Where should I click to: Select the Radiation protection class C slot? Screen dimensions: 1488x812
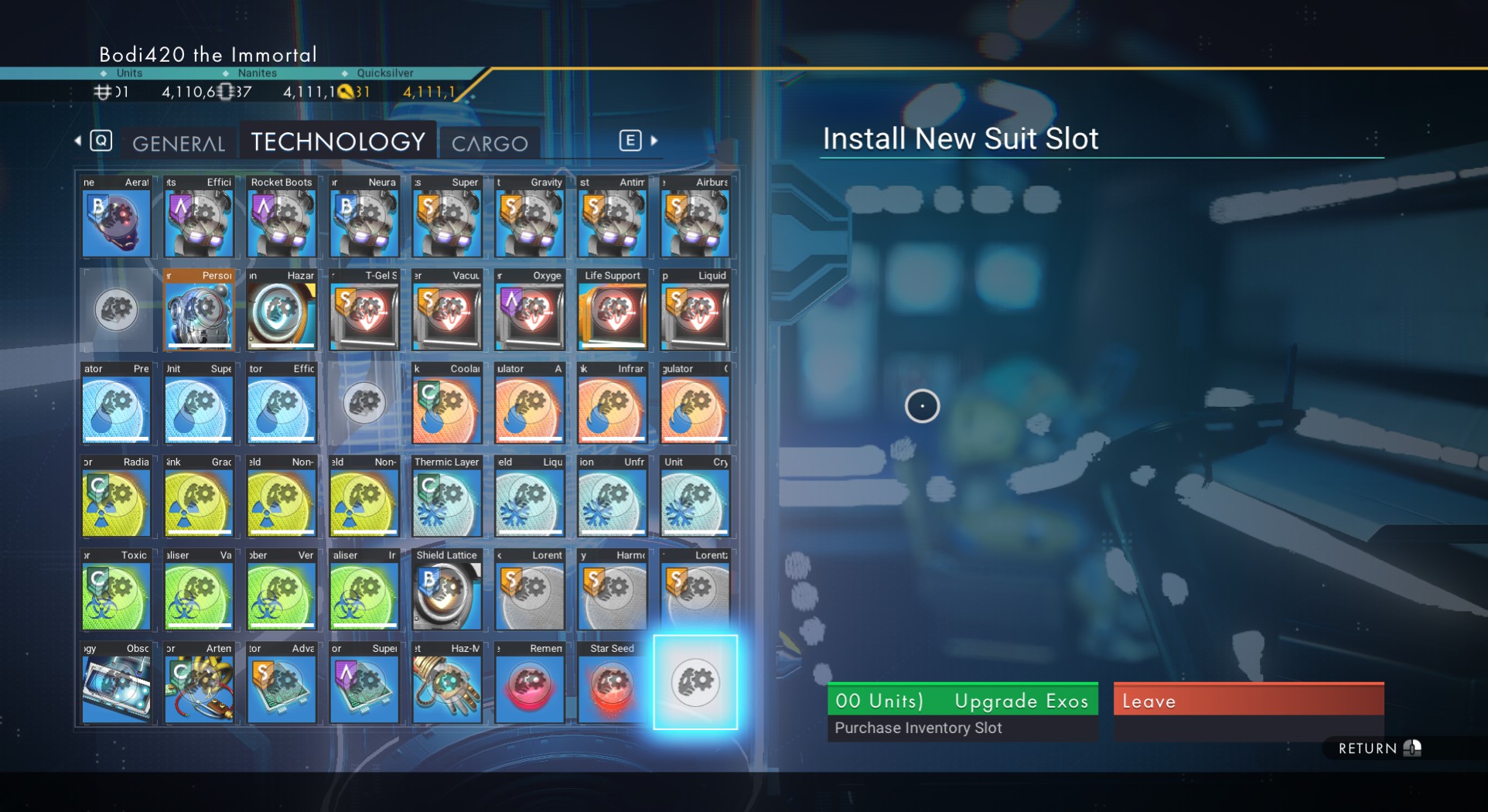click(x=116, y=497)
